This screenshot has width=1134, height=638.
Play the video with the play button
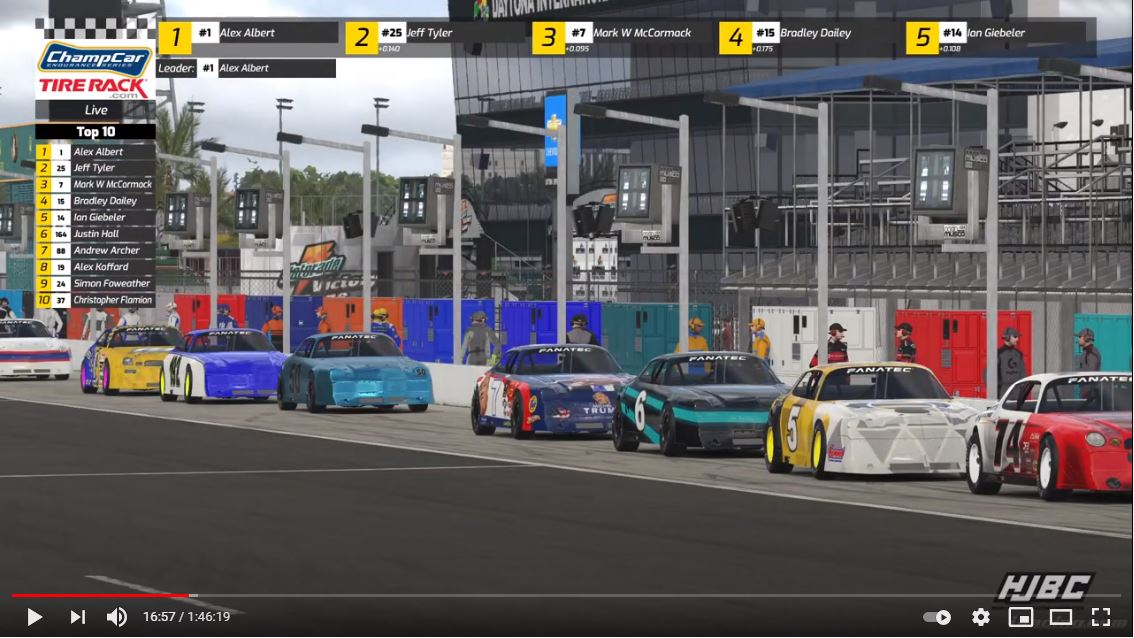coord(34,617)
